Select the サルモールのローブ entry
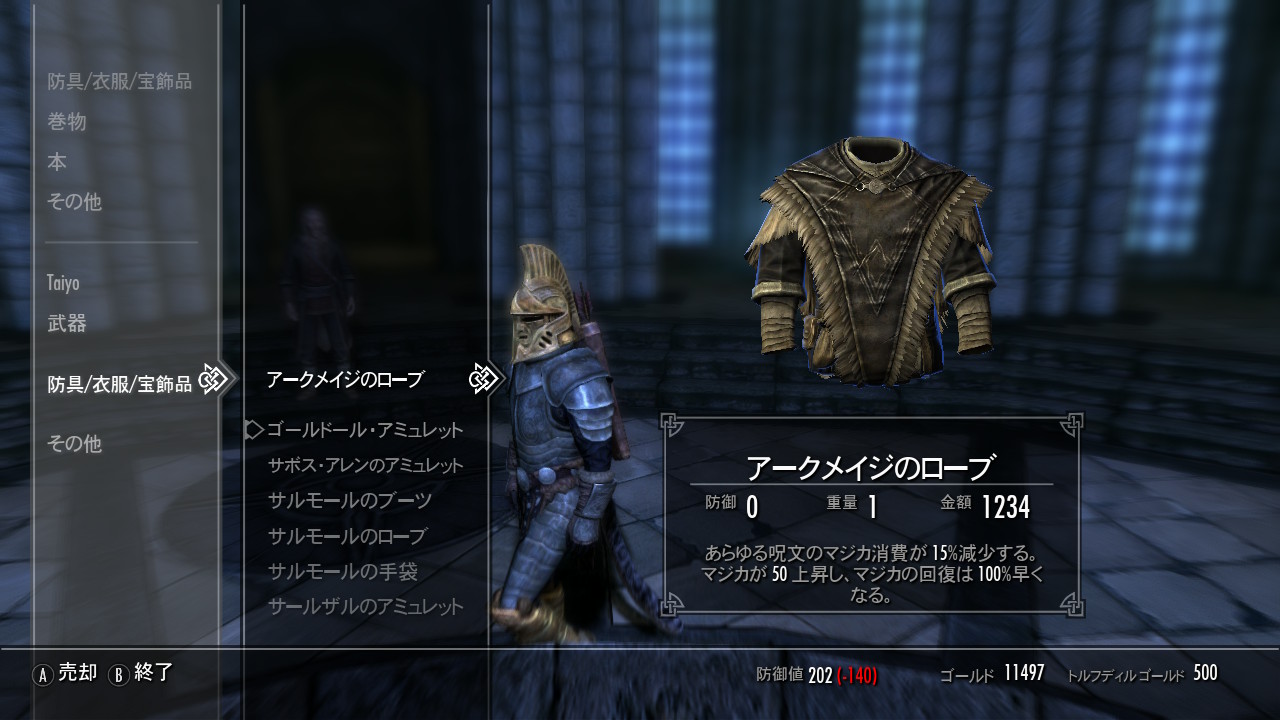This screenshot has height=720, width=1280. 347,536
